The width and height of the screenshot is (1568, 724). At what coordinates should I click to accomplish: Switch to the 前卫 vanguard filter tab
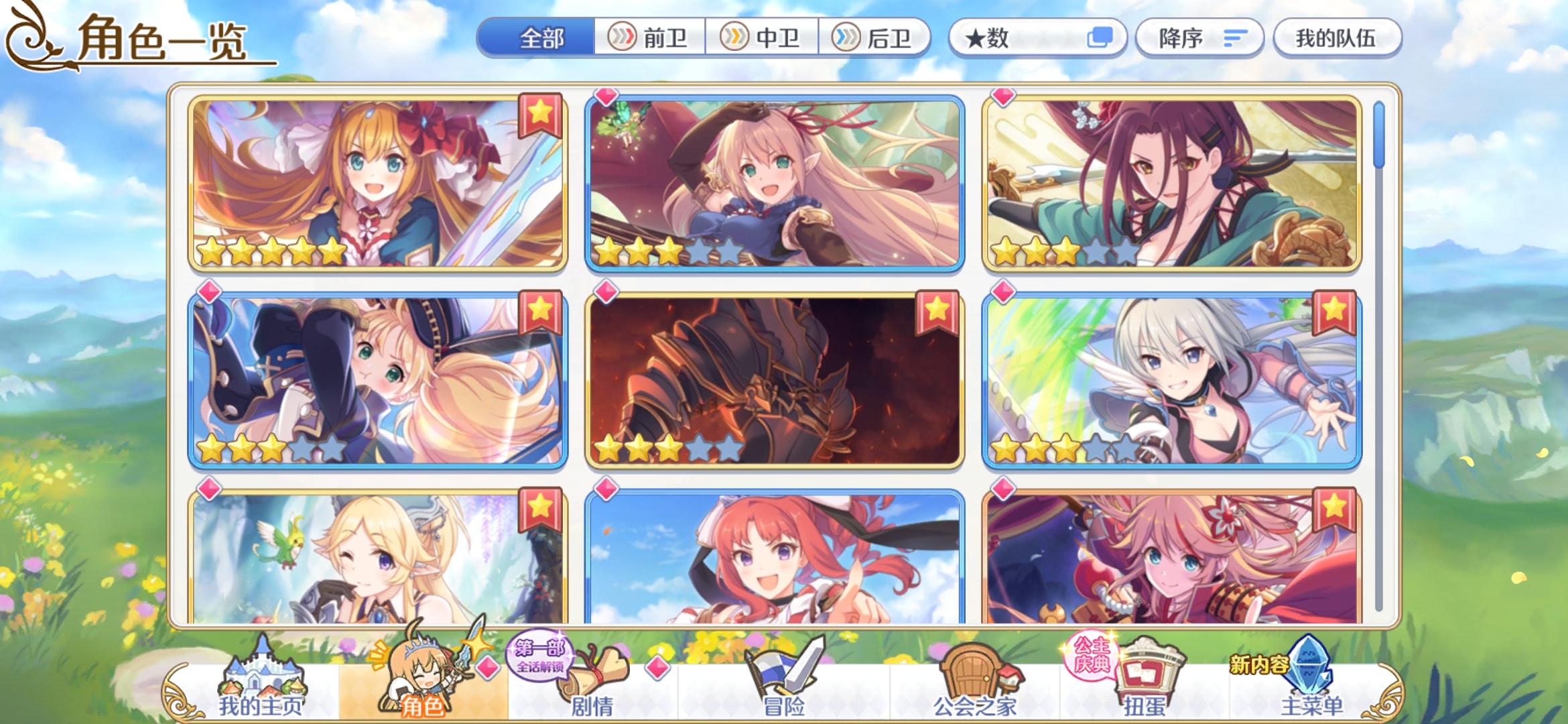point(651,38)
